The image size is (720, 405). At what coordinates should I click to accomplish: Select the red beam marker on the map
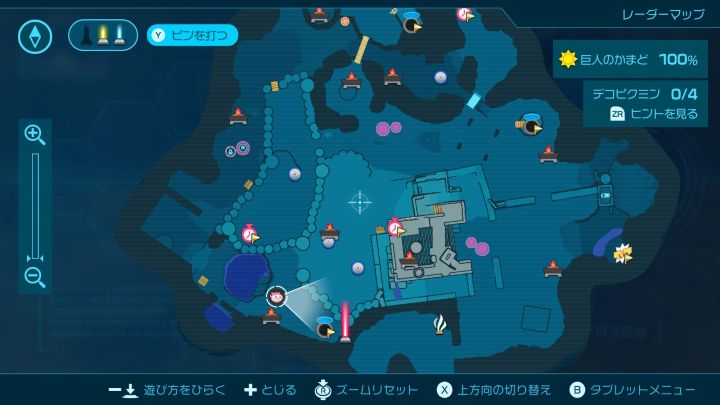point(346,320)
